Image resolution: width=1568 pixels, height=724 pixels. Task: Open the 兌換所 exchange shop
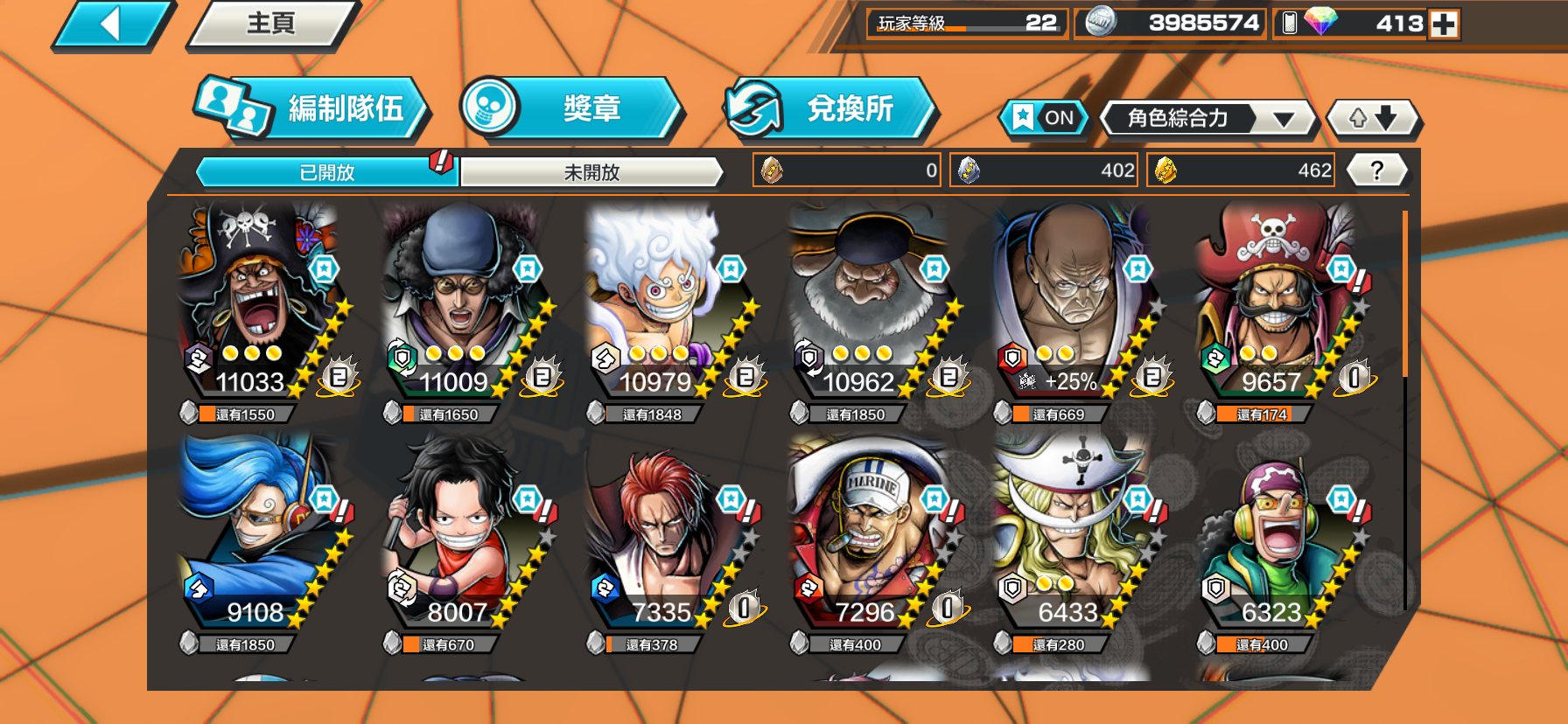click(829, 108)
